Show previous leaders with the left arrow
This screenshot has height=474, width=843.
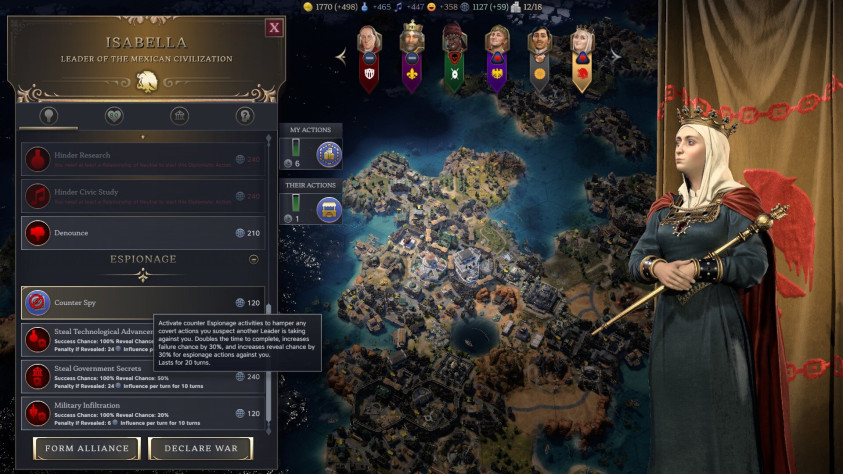pos(342,56)
